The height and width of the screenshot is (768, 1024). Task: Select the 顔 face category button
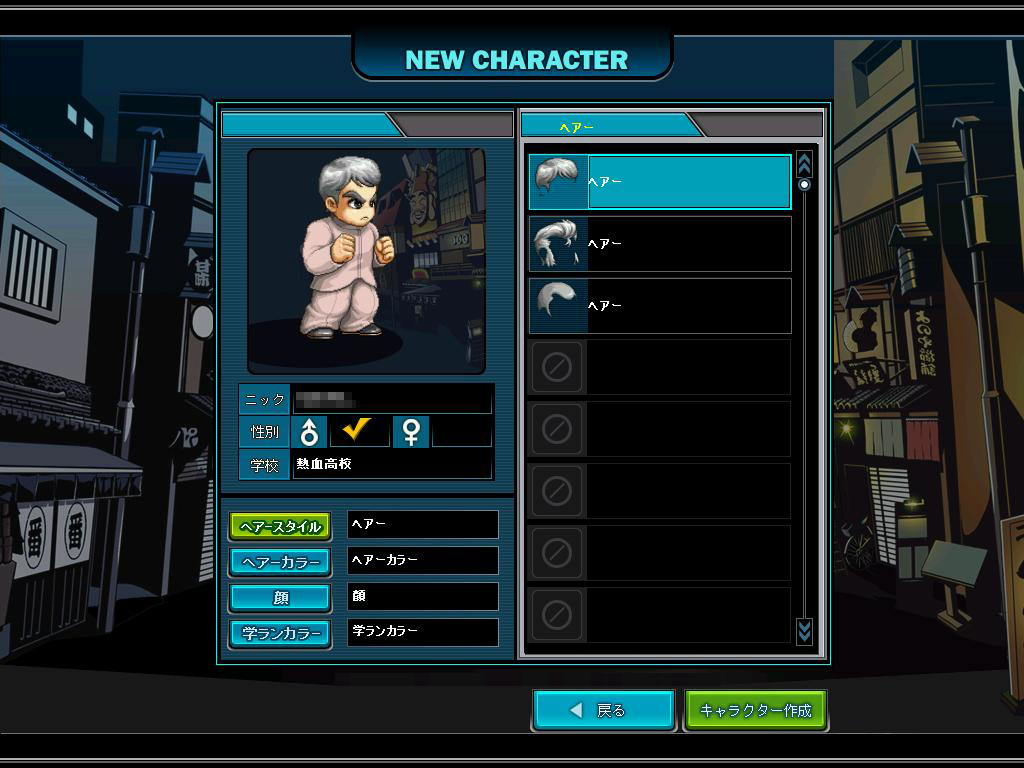coord(280,598)
